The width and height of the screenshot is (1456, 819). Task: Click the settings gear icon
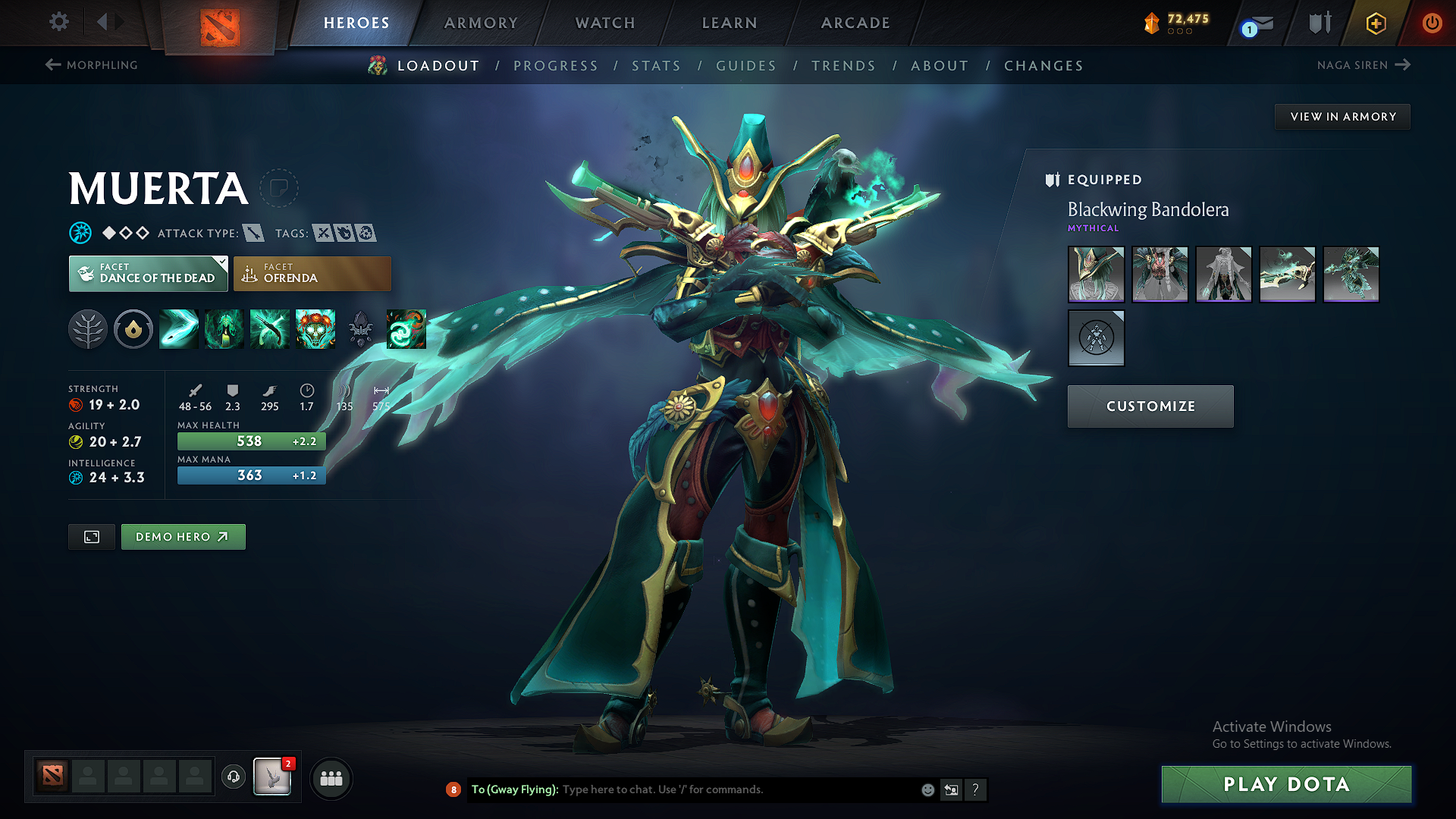58,23
